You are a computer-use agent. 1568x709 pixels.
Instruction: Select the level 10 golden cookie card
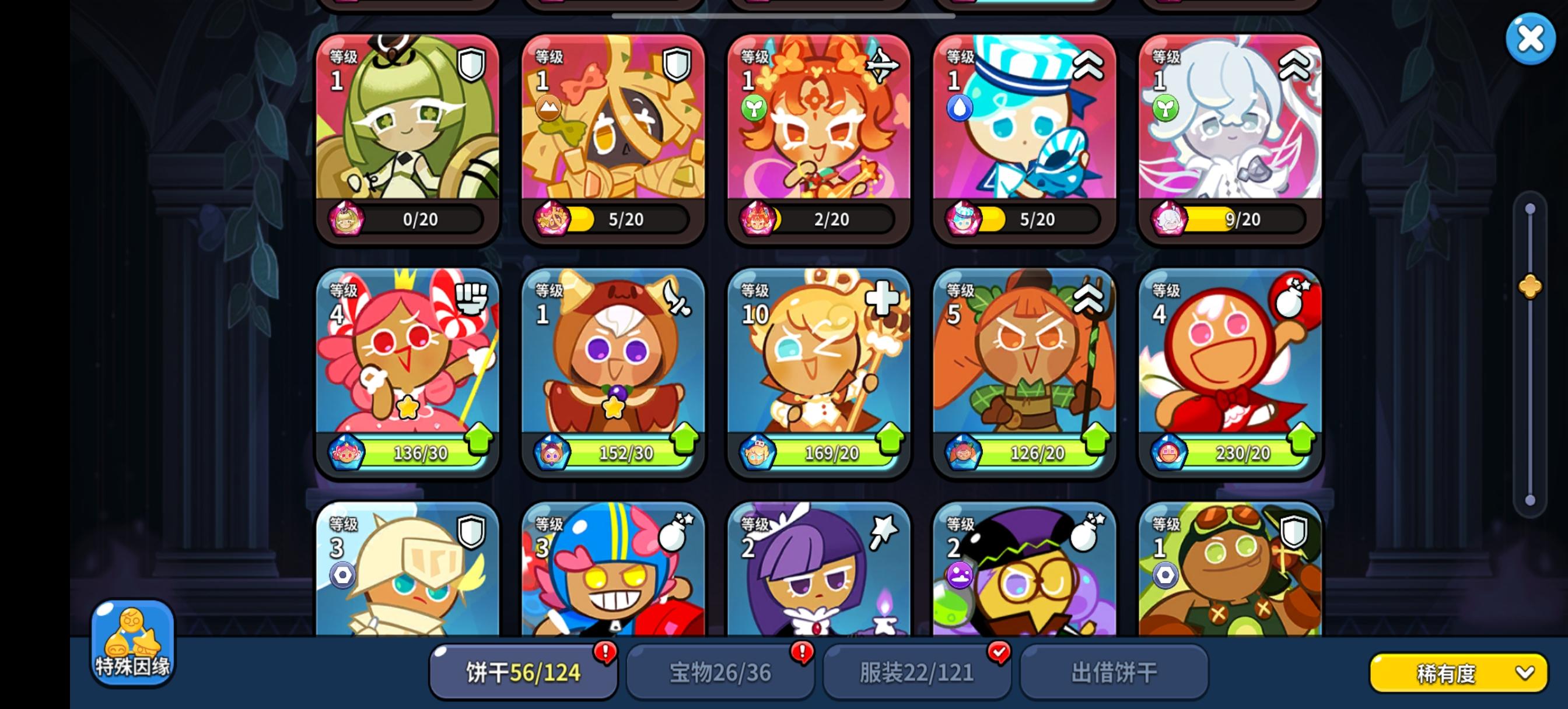(x=818, y=371)
